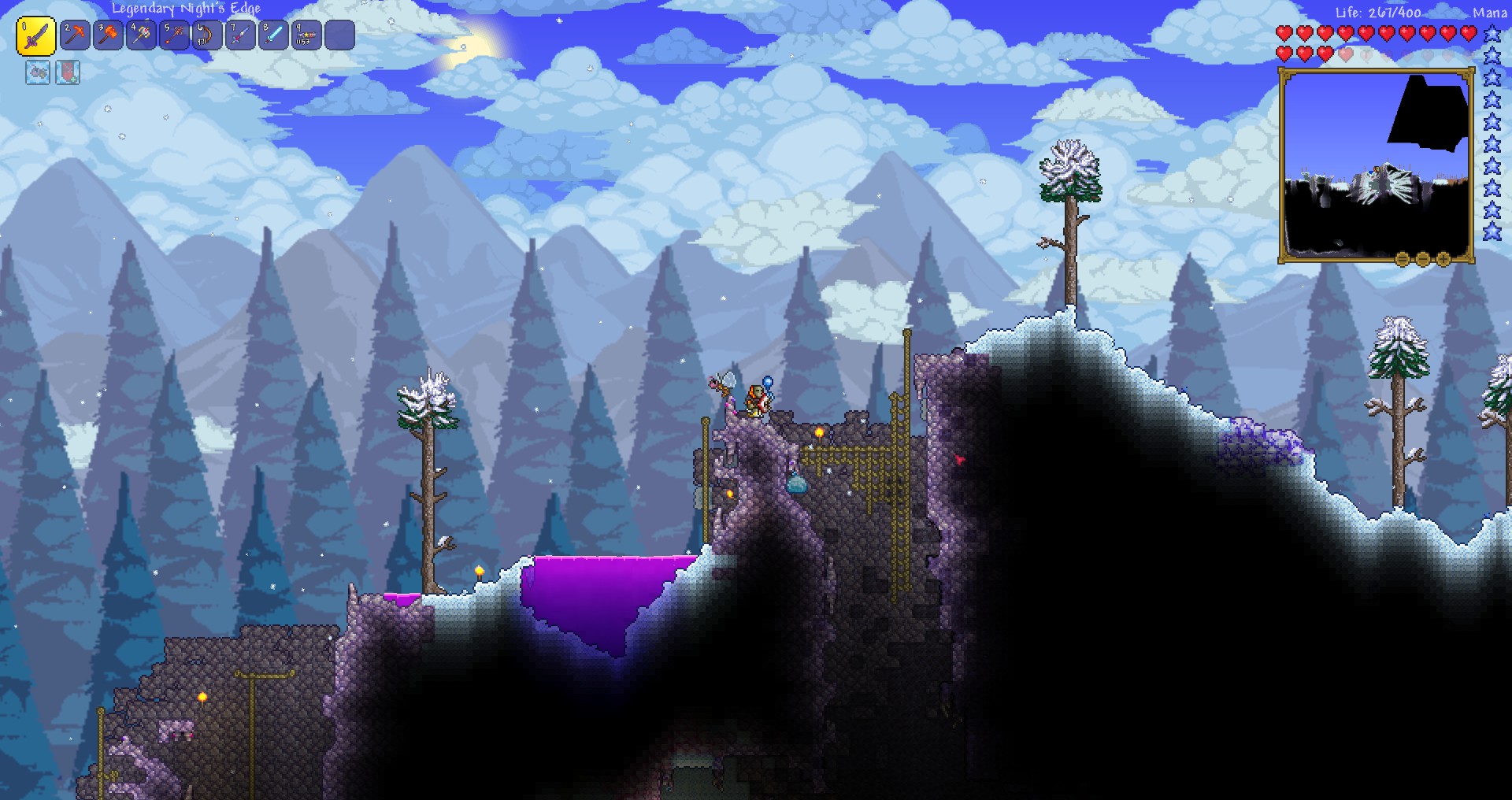
Task: Click the empty tenth hotbar slot
Action: (x=340, y=35)
